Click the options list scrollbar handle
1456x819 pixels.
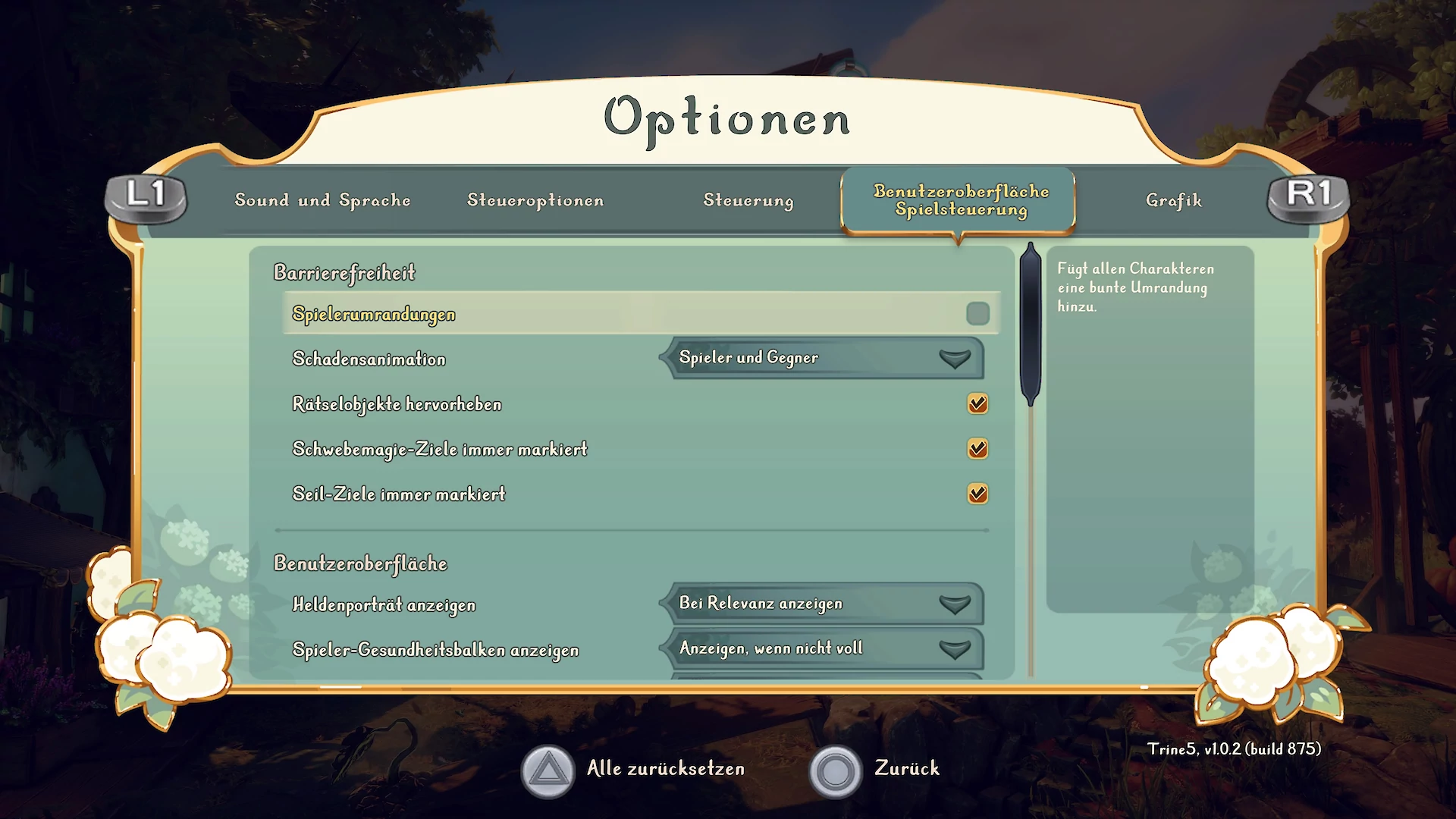point(1031,326)
